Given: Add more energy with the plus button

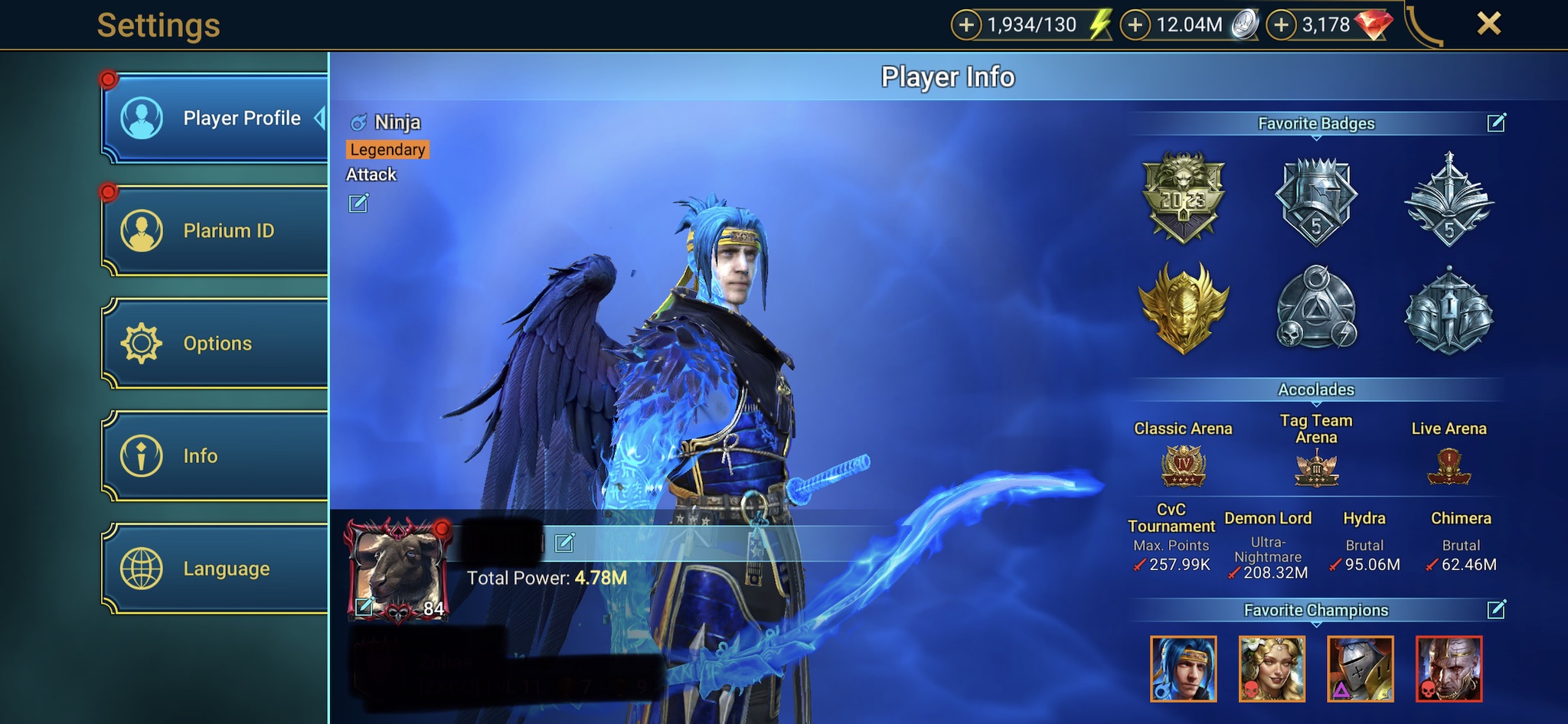Looking at the screenshot, I should point(966,25).
